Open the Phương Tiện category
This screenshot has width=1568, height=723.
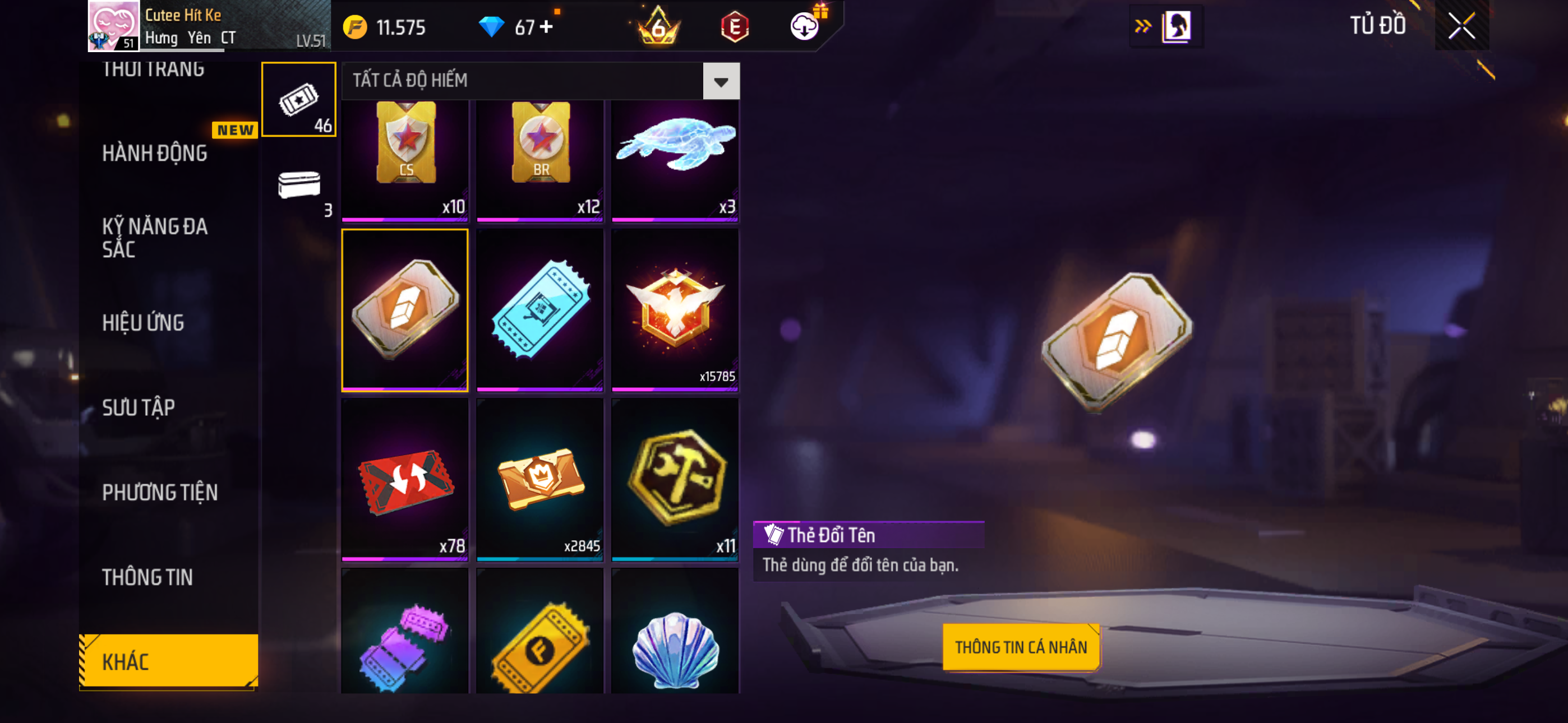point(159,492)
